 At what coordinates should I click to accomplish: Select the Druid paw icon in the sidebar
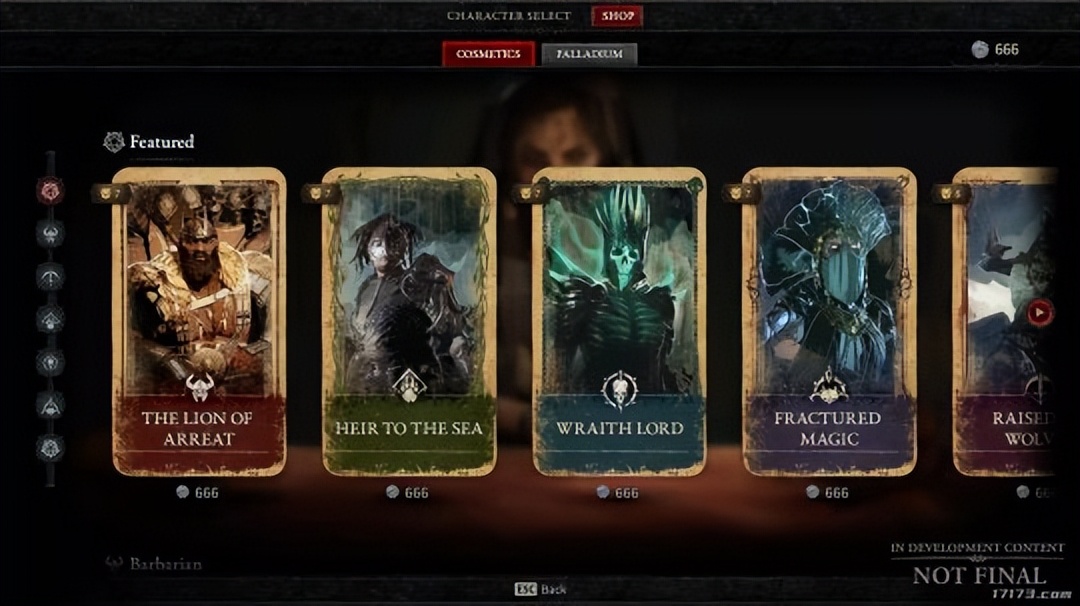click(50, 319)
